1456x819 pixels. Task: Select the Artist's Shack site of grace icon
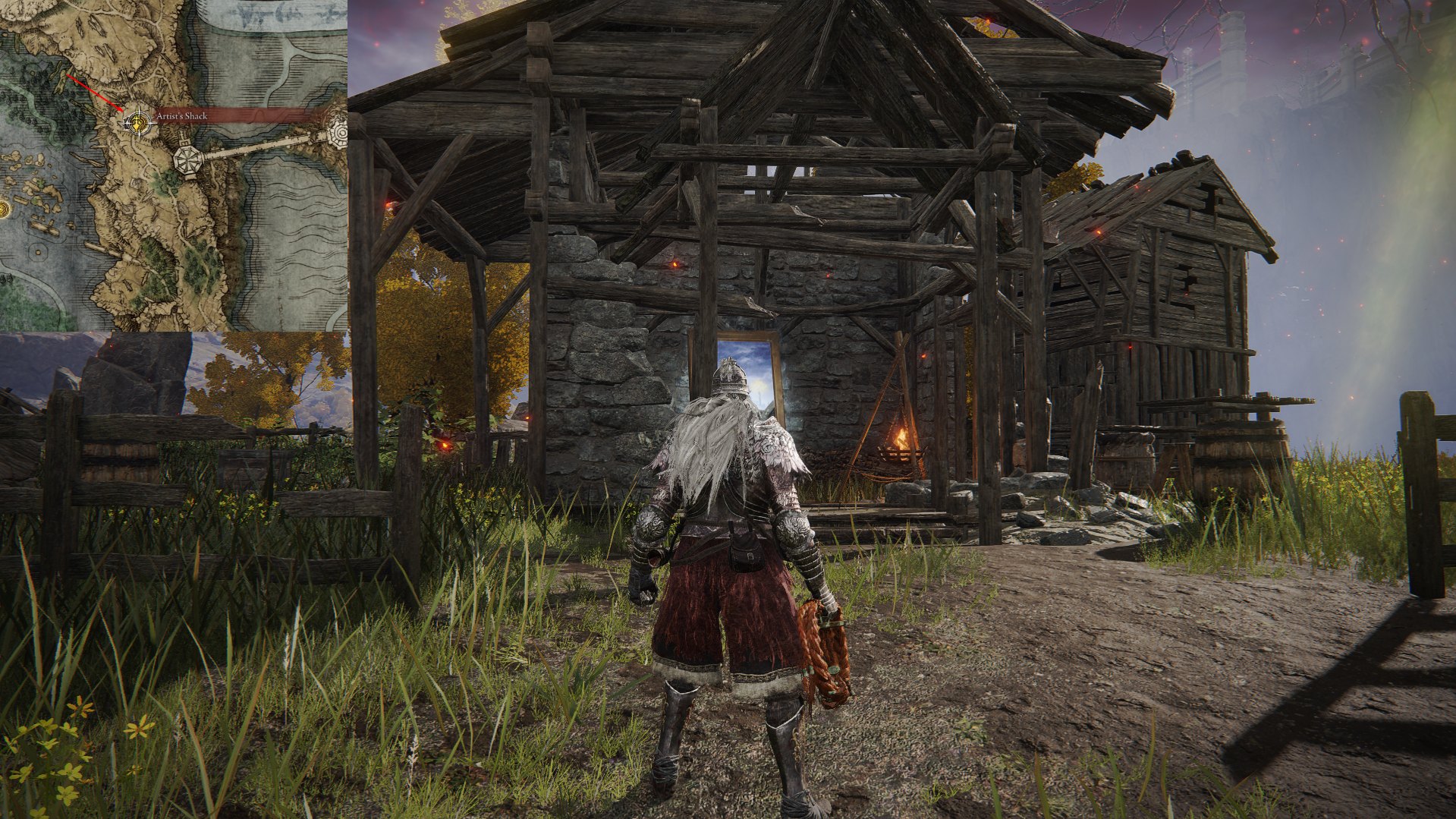tap(138, 121)
